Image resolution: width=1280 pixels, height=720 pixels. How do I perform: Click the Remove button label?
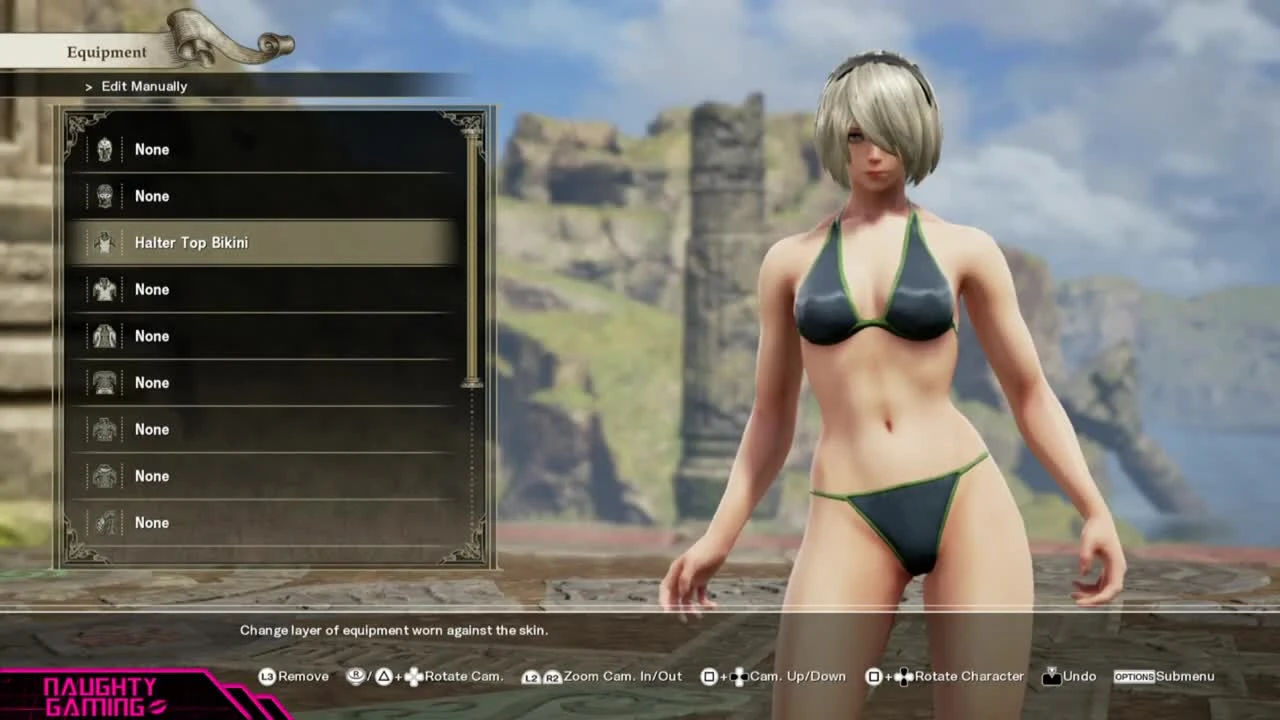coord(303,676)
